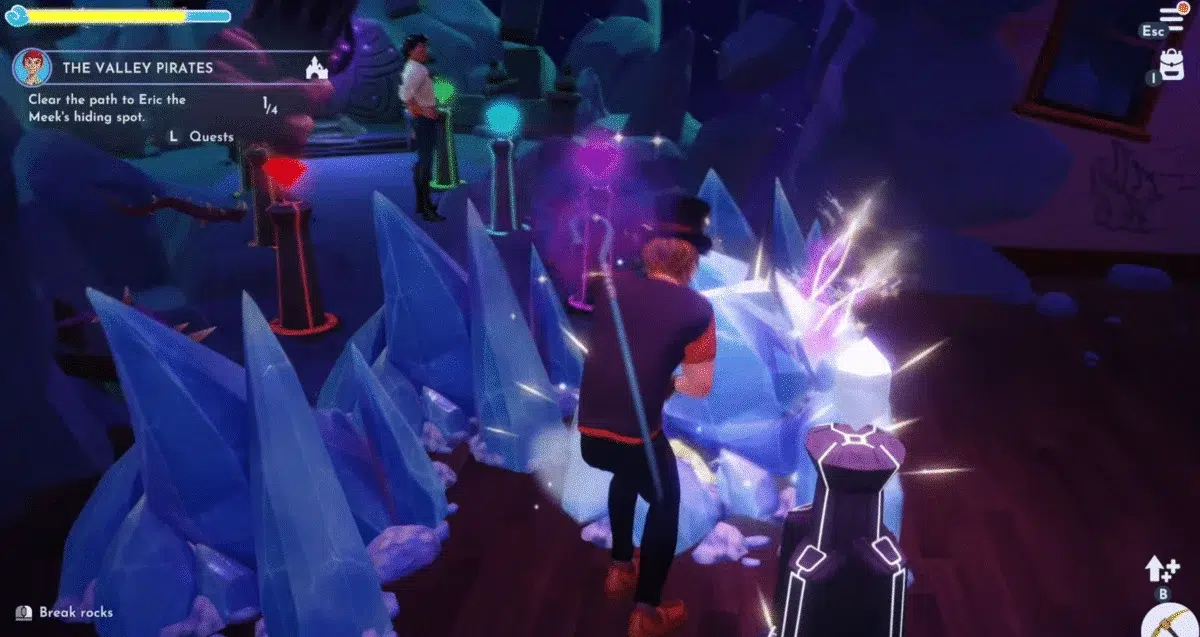This screenshot has width=1200, height=637.
Task: Open the Quests log label
Action: pos(211,137)
